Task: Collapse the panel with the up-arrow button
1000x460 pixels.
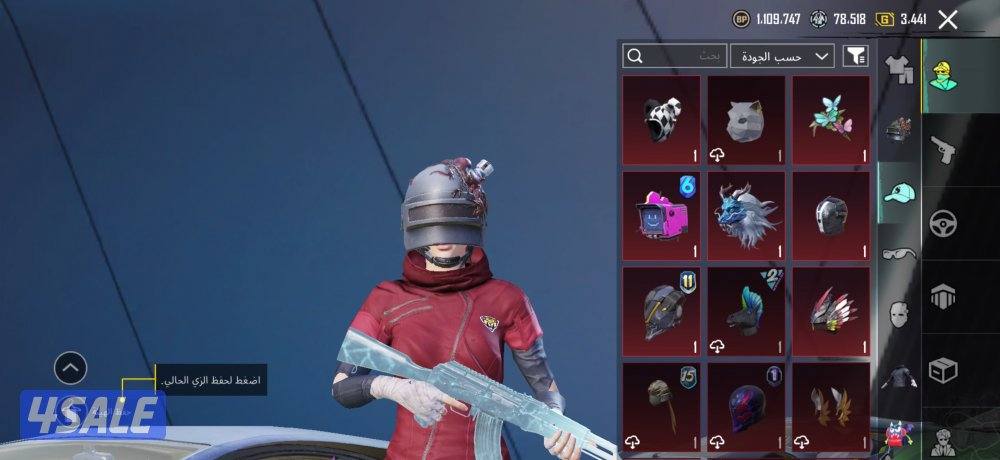Action: (x=69, y=369)
